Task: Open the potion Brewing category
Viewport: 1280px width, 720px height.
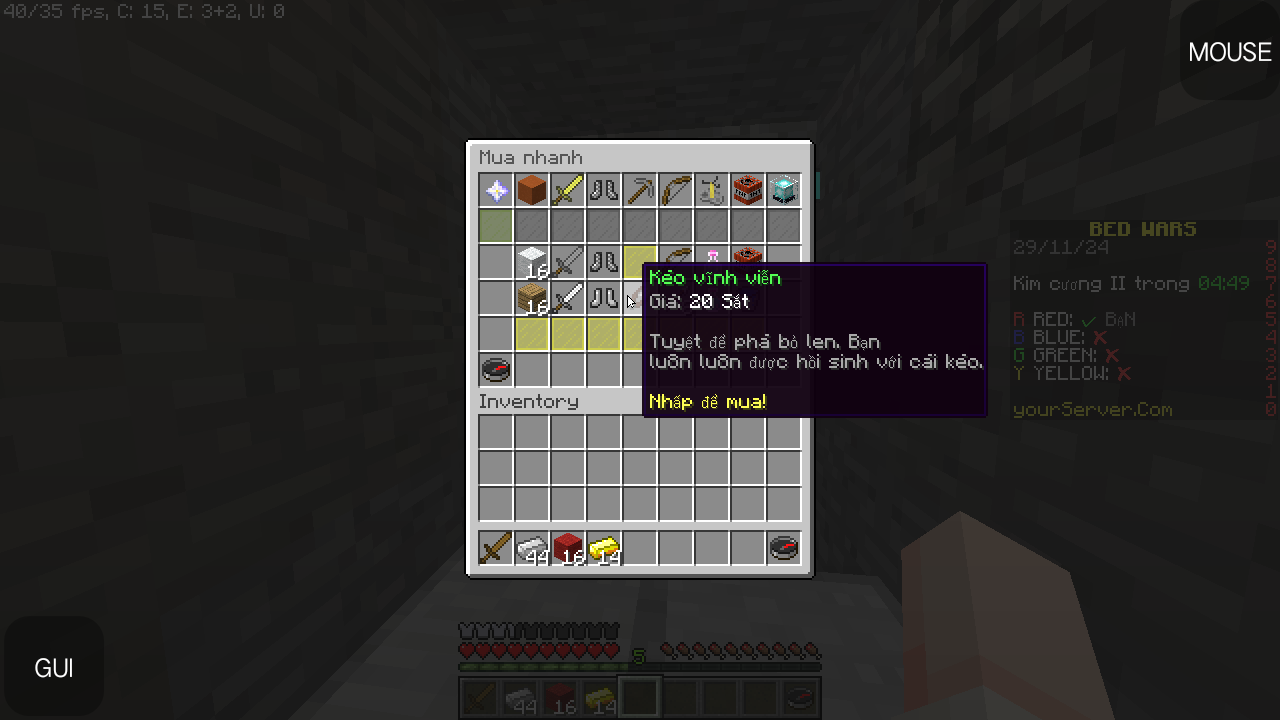Action: pos(712,190)
